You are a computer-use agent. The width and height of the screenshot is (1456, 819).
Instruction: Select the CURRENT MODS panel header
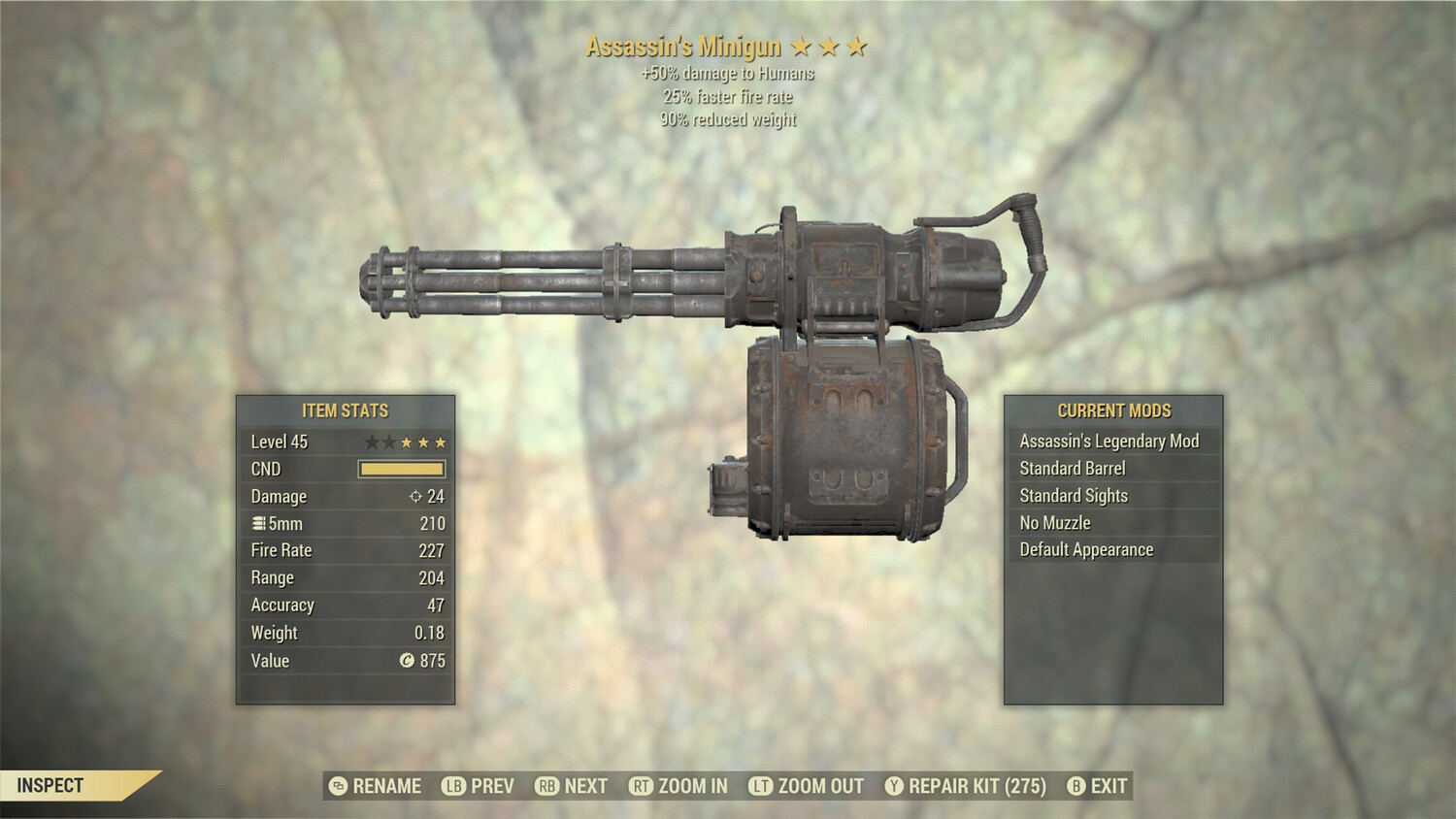click(x=1114, y=409)
